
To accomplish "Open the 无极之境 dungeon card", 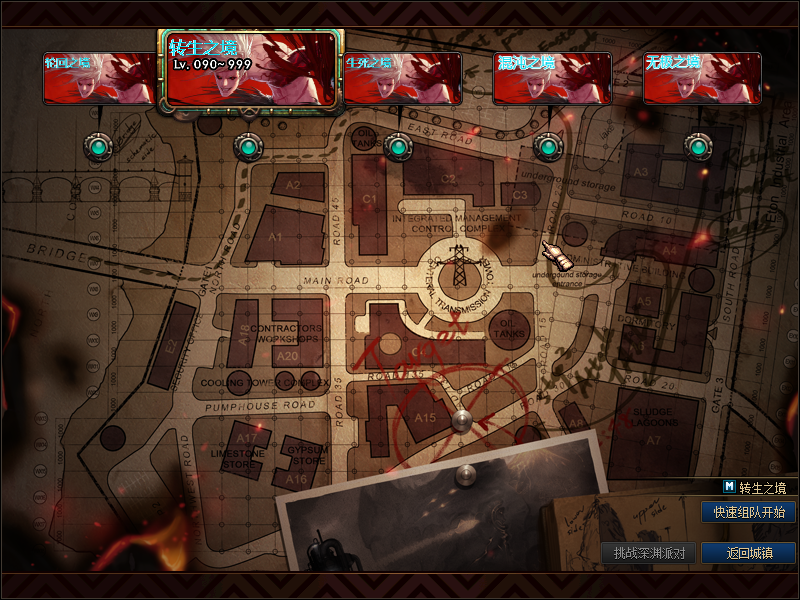I will tap(702, 78).
